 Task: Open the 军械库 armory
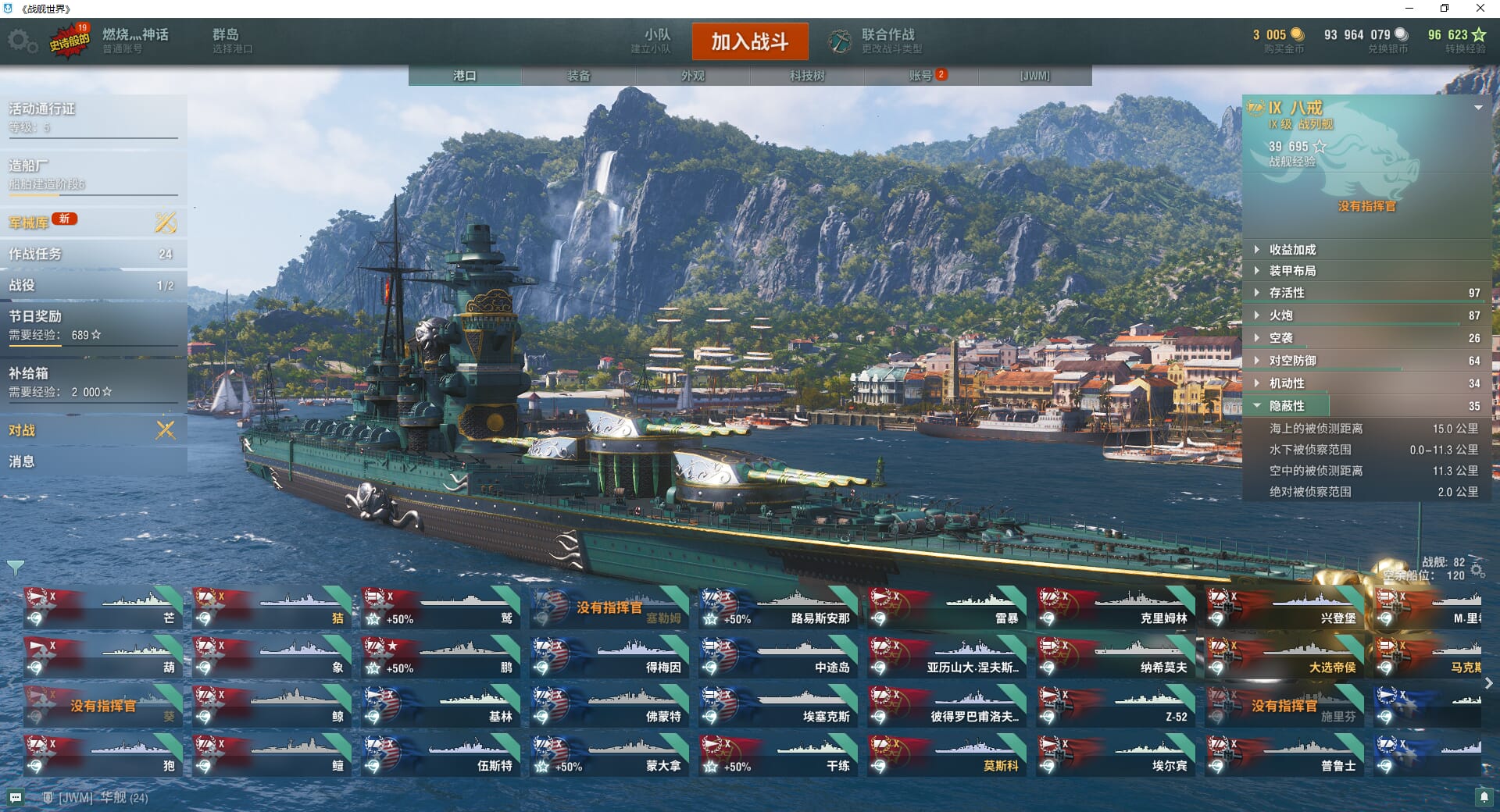[29, 223]
